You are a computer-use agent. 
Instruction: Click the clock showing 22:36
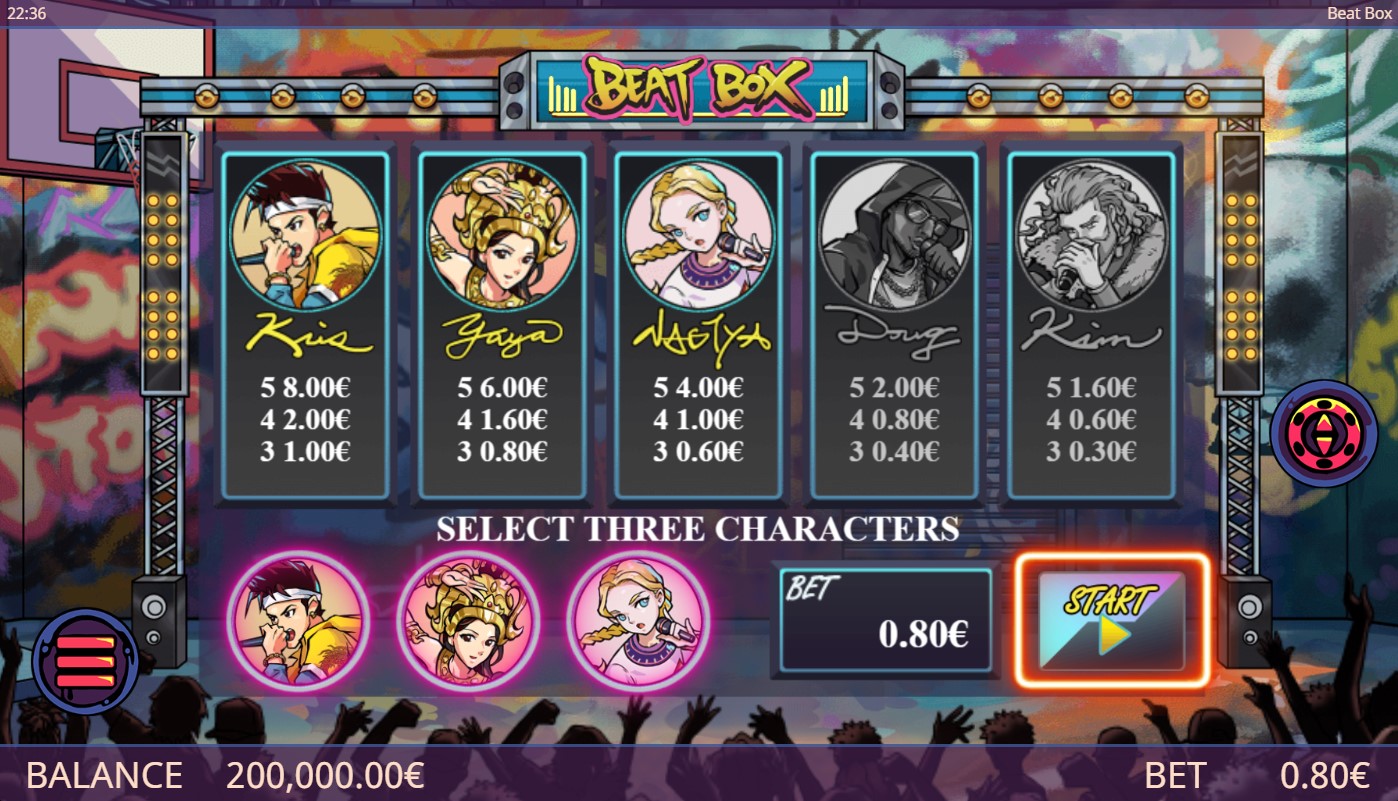27,14
